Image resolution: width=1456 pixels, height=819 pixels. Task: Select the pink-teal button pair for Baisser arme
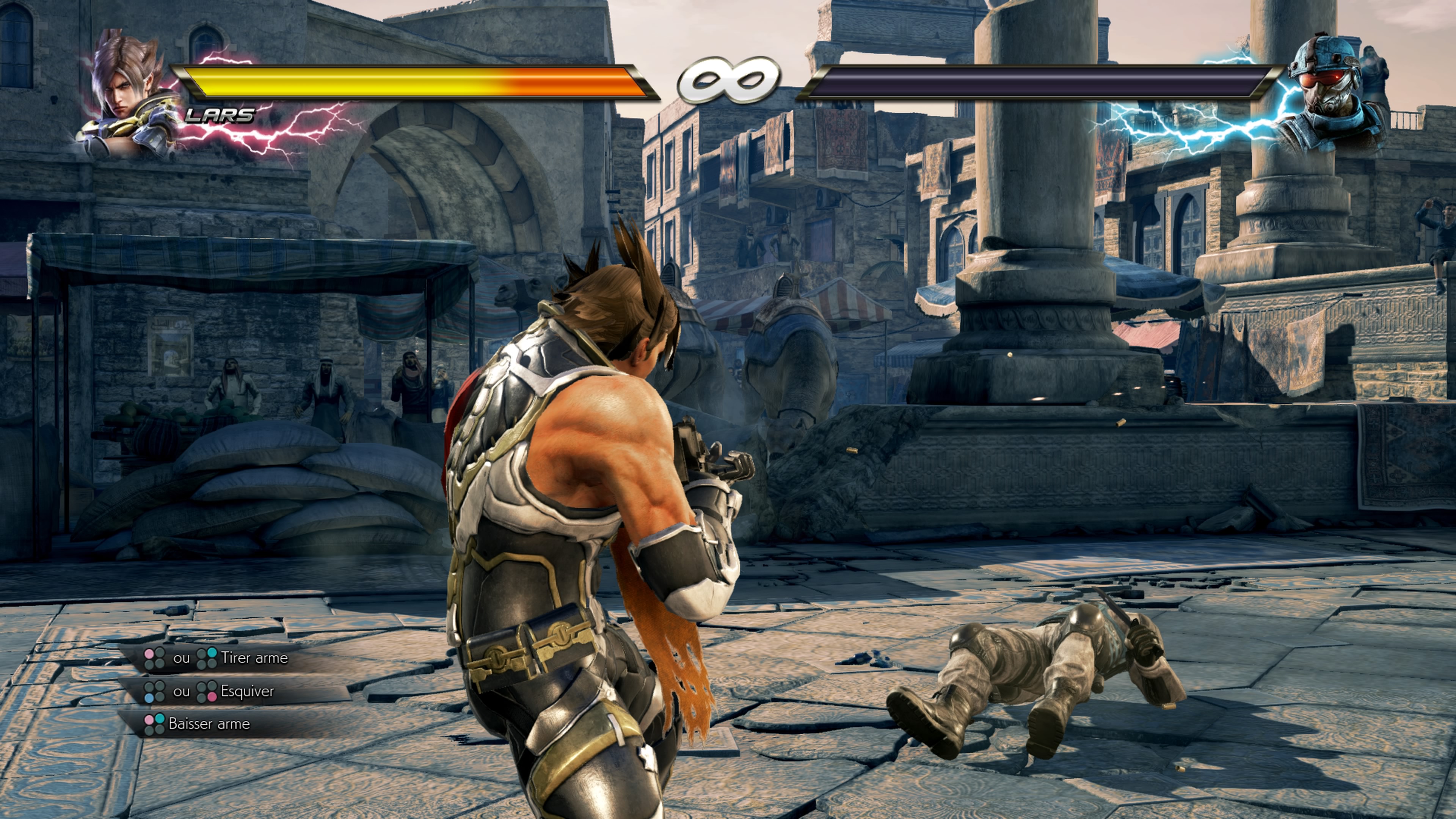point(155,724)
